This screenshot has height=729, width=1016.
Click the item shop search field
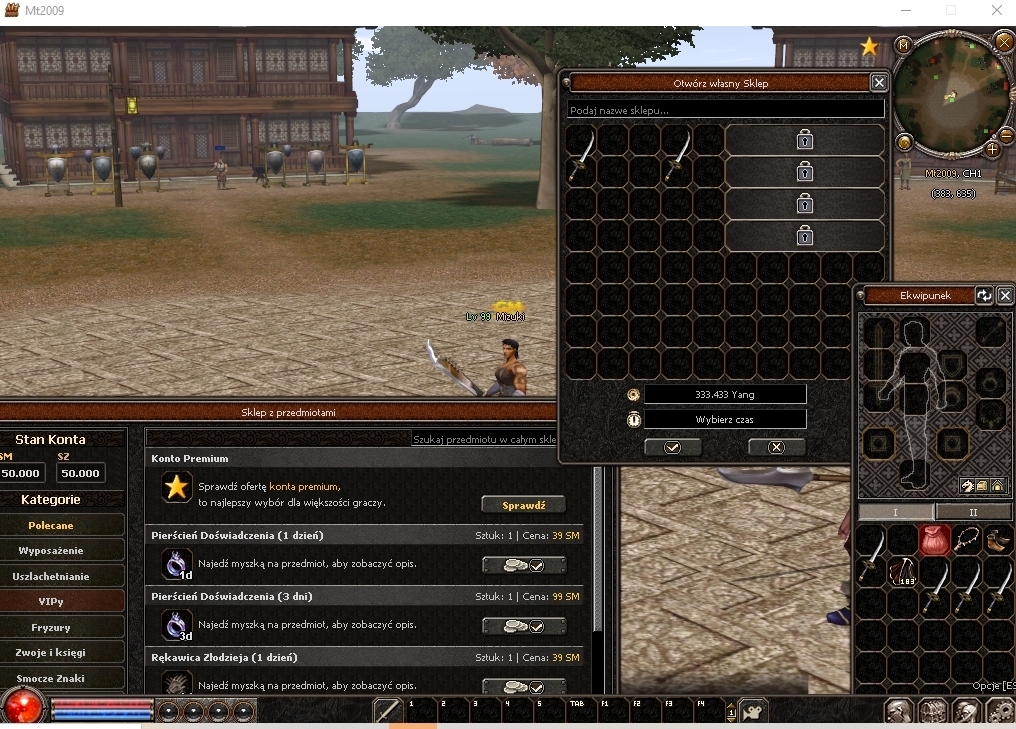[x=485, y=439]
